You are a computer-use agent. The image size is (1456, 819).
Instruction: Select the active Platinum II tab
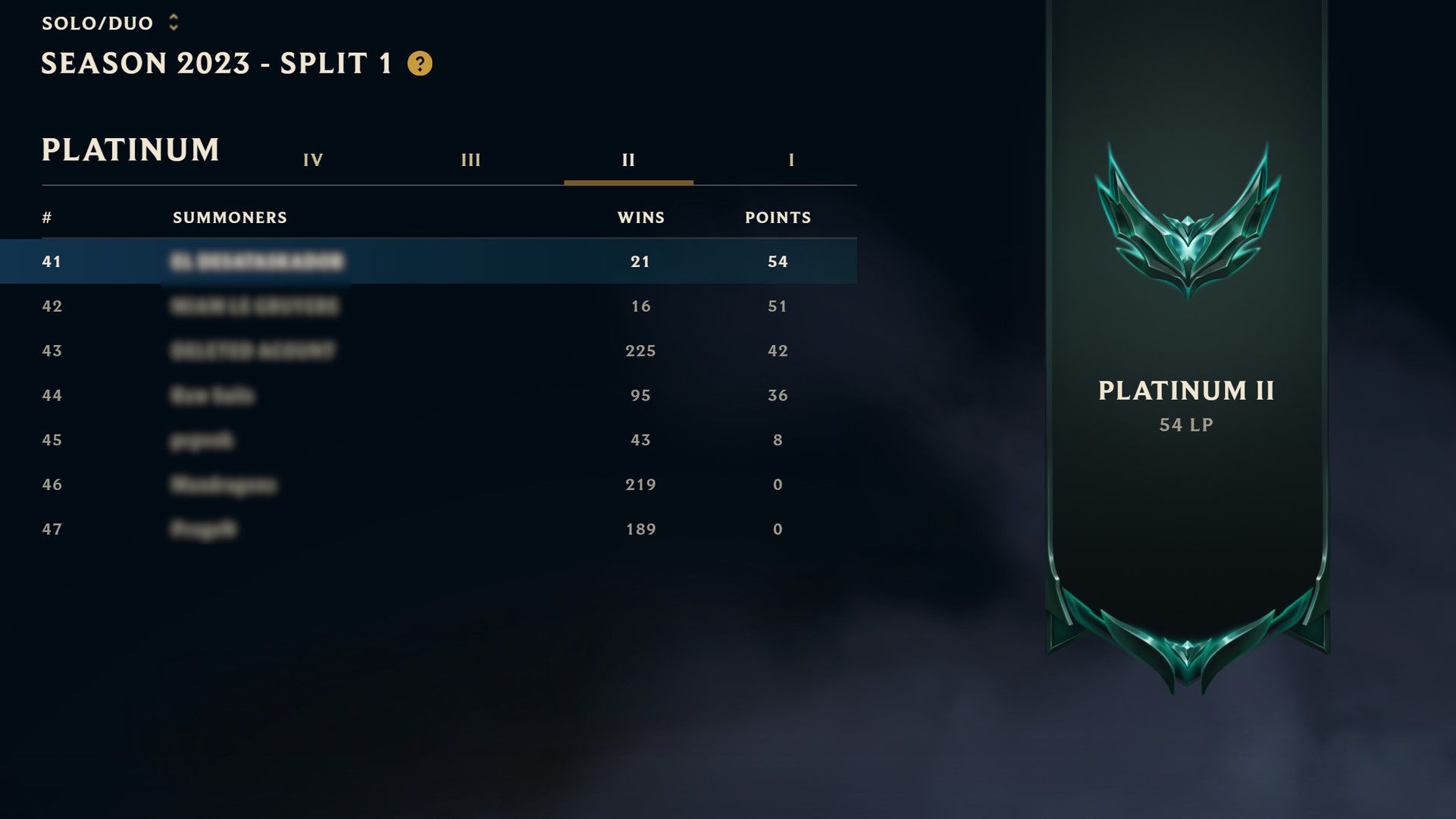[x=629, y=160]
